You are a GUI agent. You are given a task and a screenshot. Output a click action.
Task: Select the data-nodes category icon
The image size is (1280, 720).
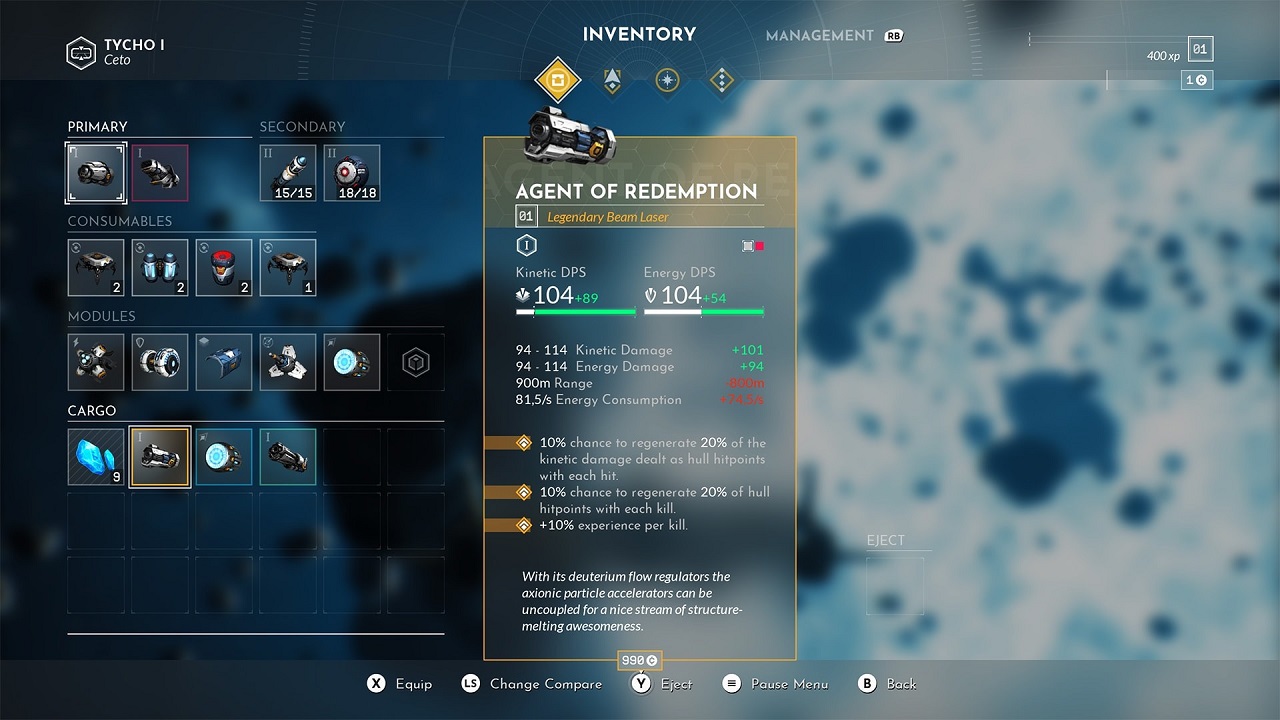[x=721, y=80]
